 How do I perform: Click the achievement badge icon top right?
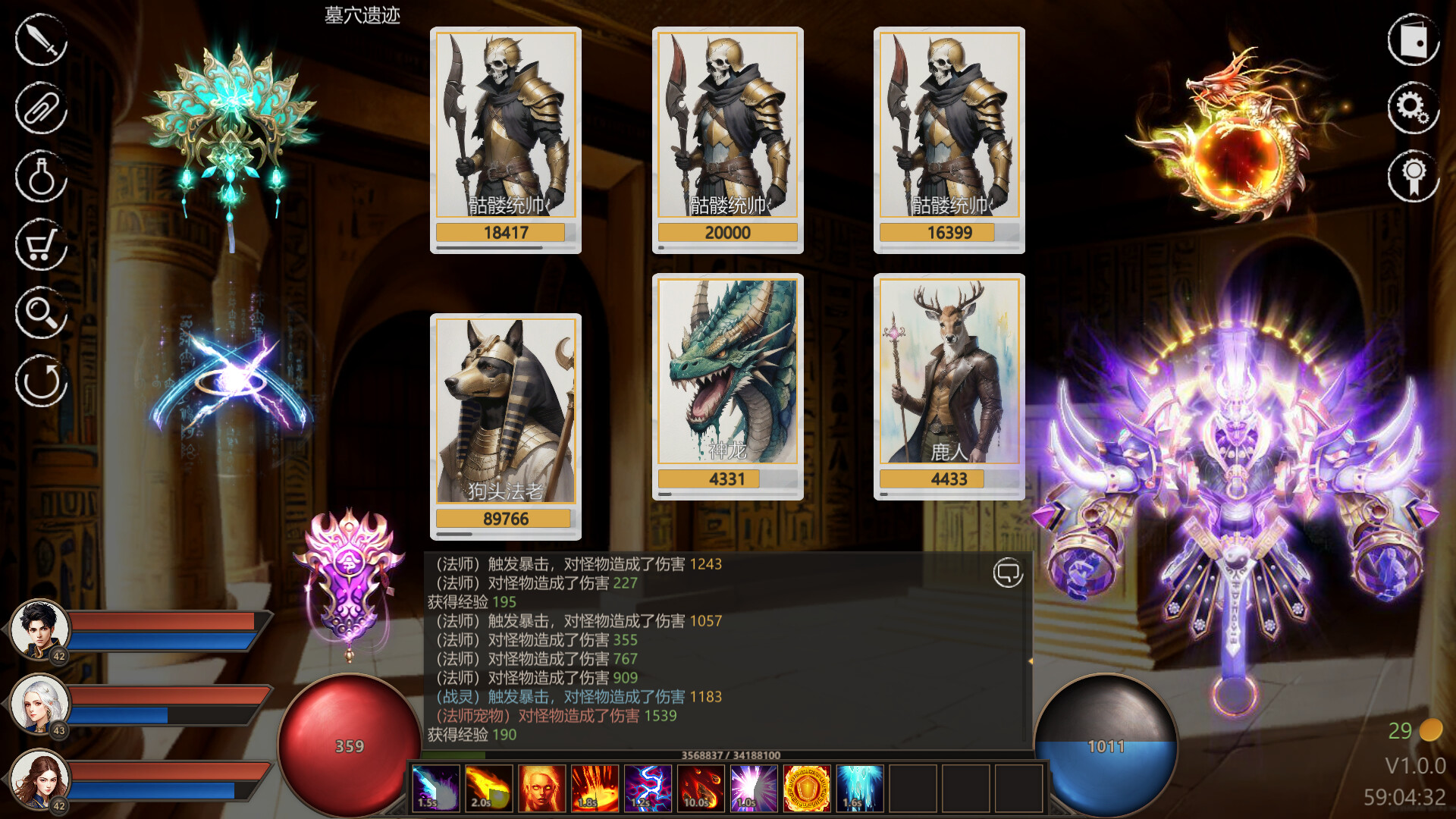point(1412,177)
